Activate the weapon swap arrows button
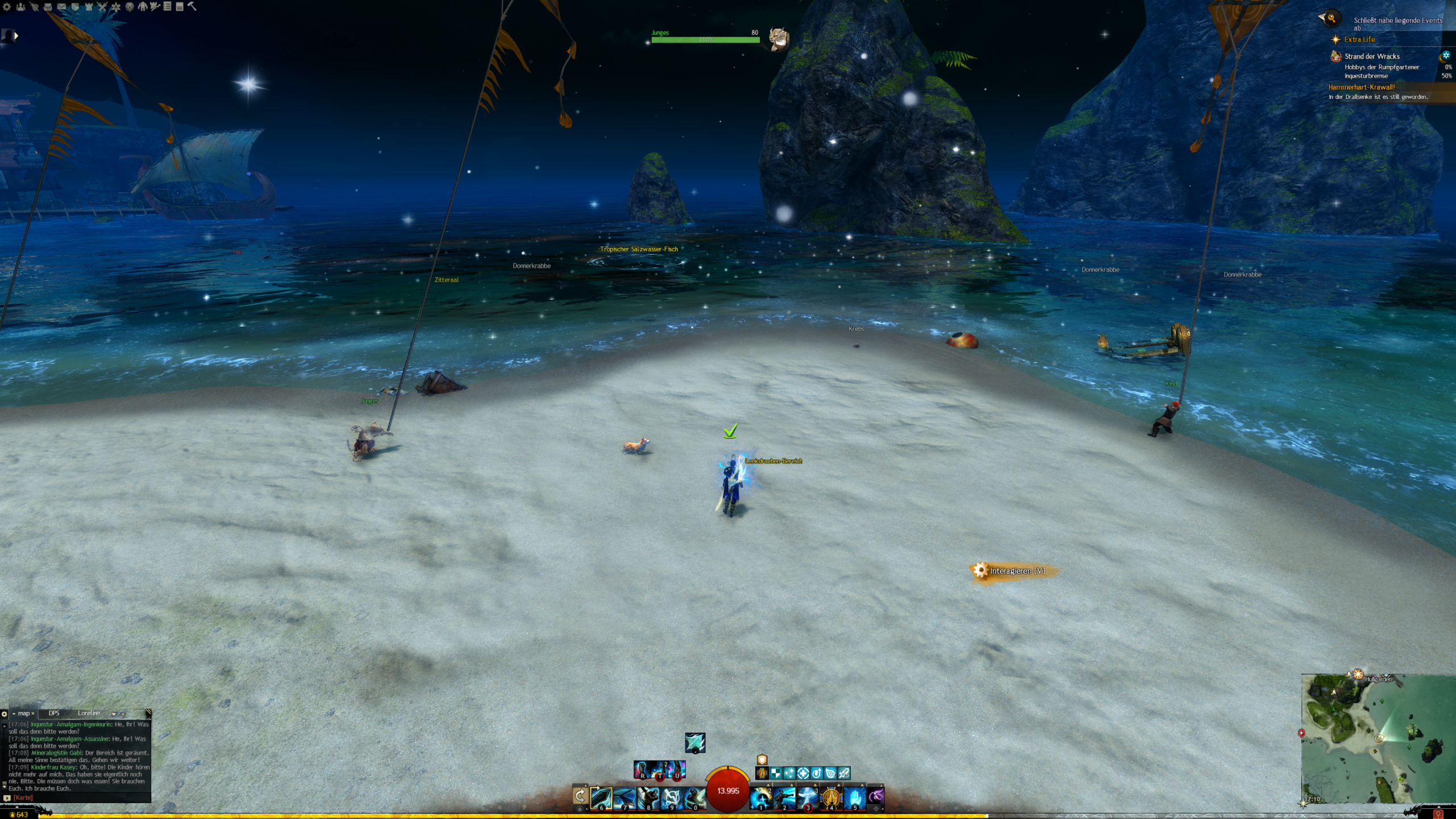 580,795
